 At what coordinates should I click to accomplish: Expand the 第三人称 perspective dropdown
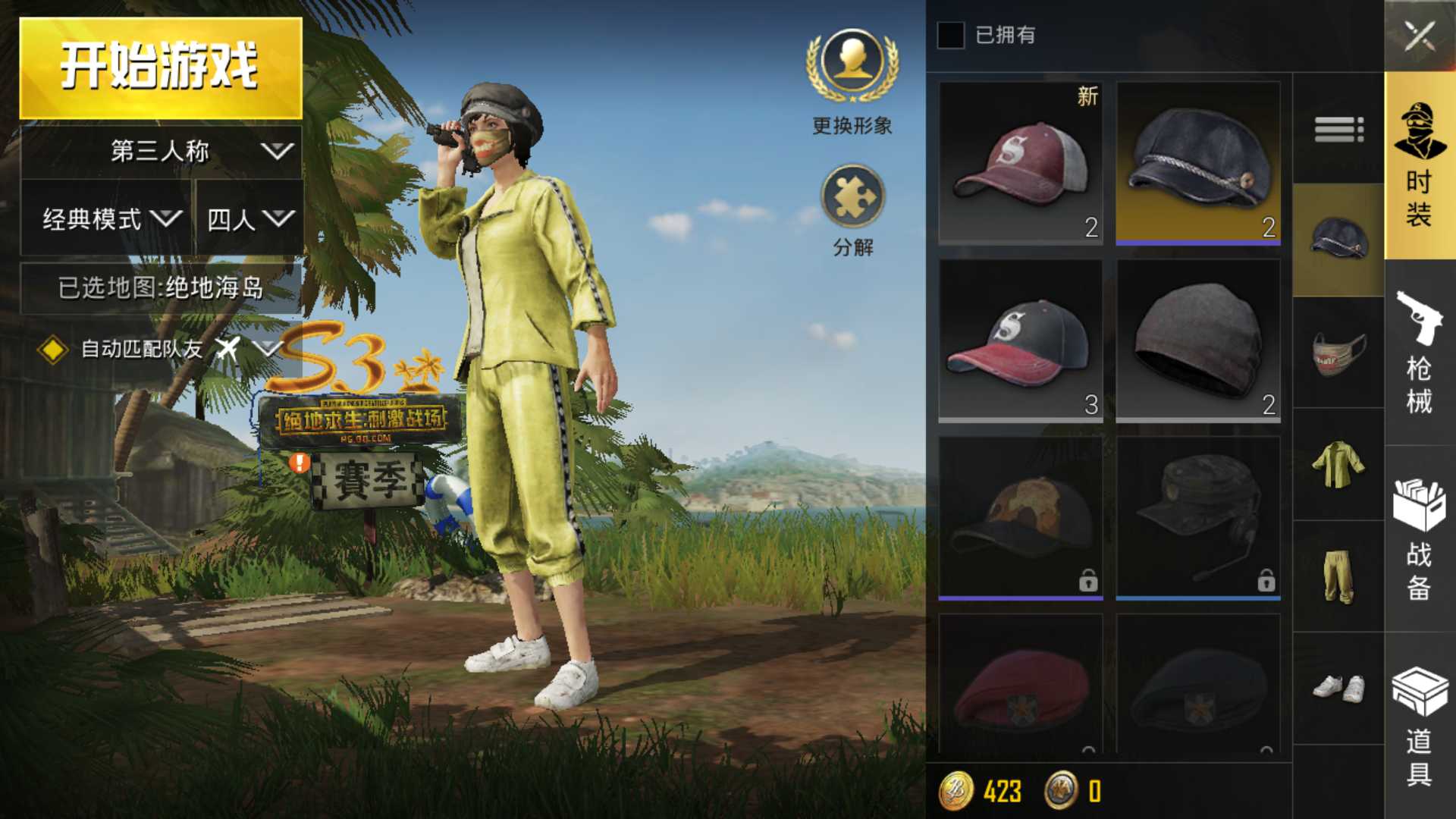pos(157,150)
